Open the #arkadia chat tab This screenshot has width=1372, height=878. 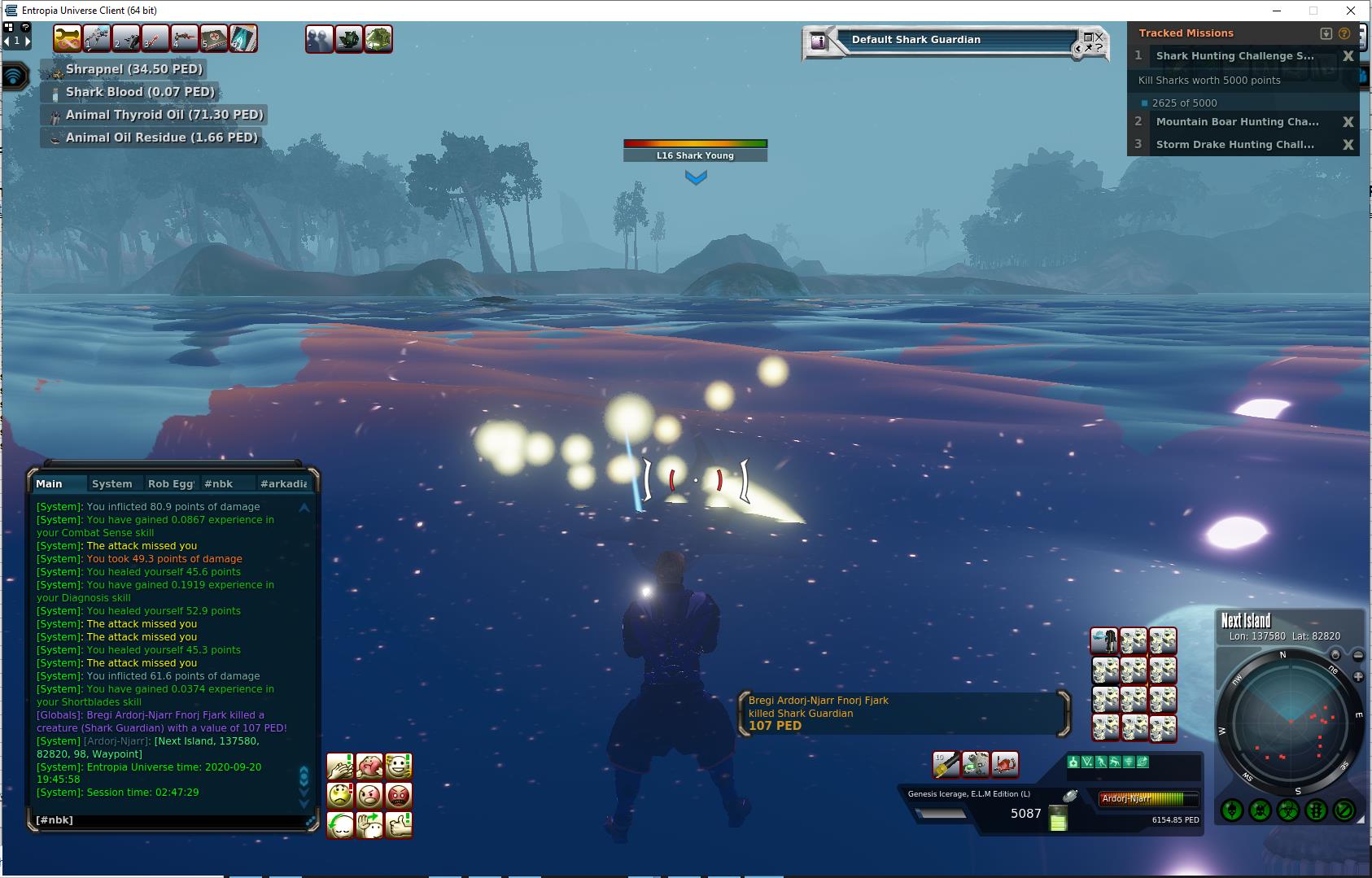(x=283, y=483)
